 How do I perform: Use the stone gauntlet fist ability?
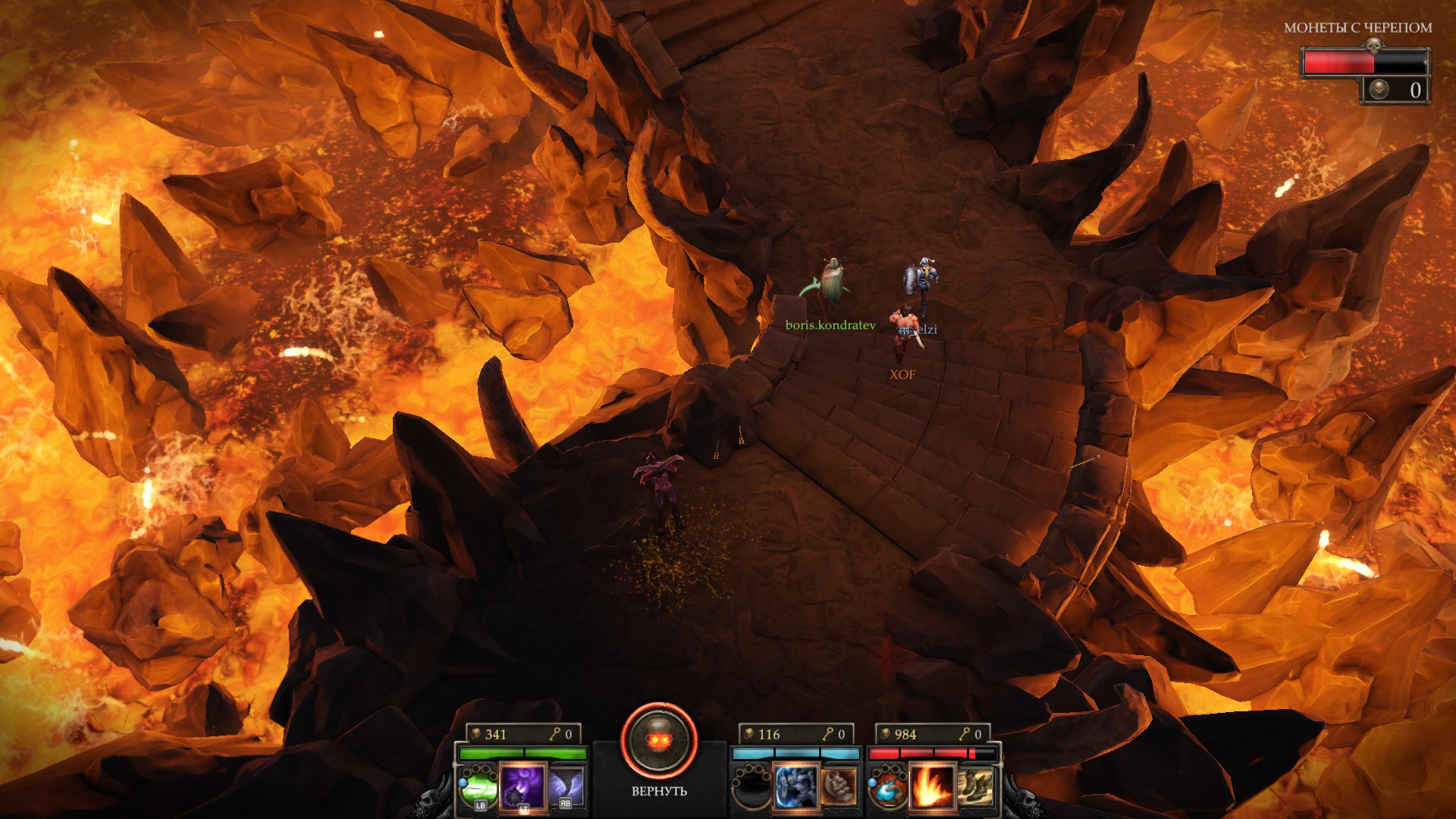coord(839,786)
